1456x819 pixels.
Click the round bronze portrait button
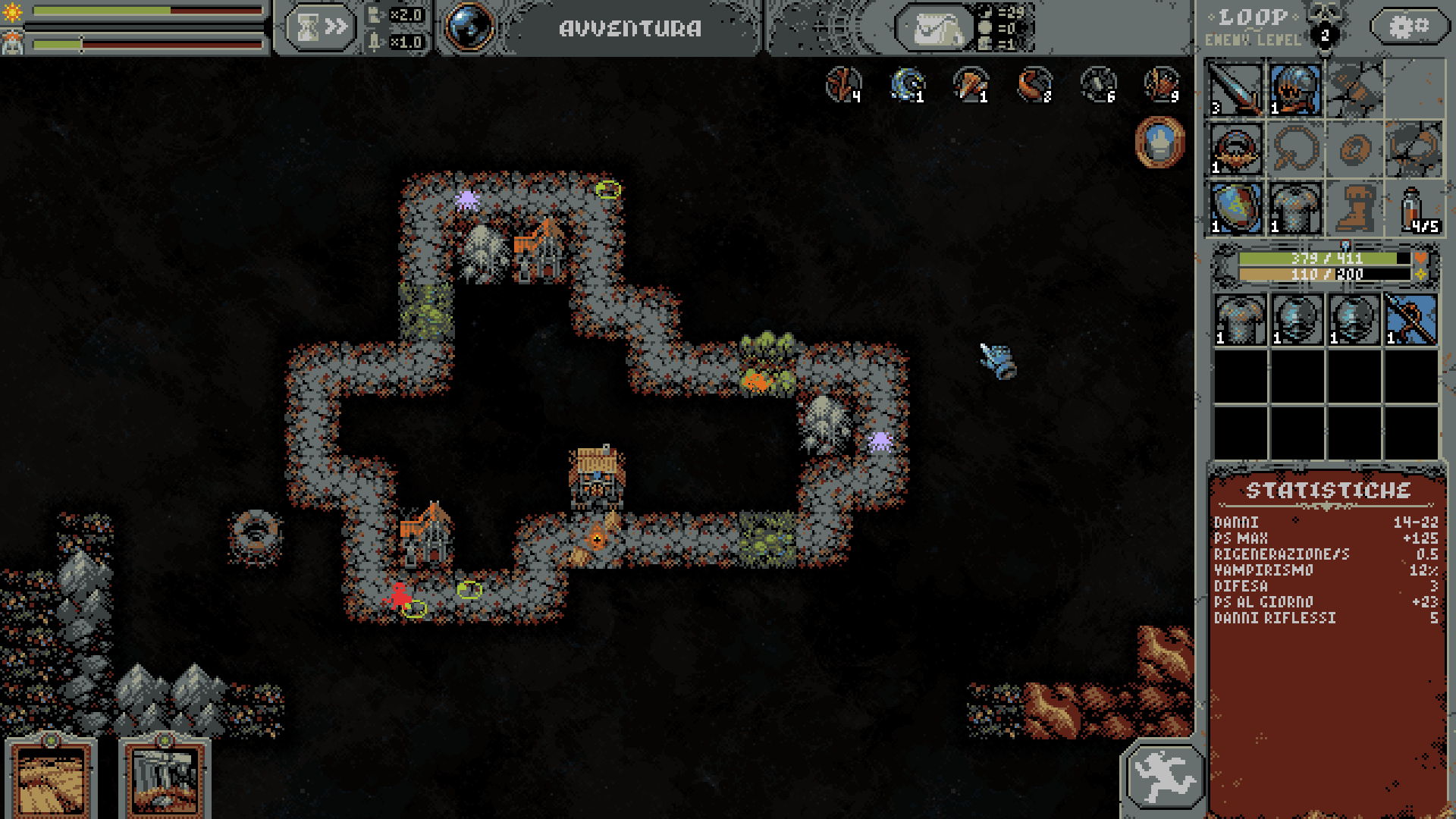(1159, 142)
